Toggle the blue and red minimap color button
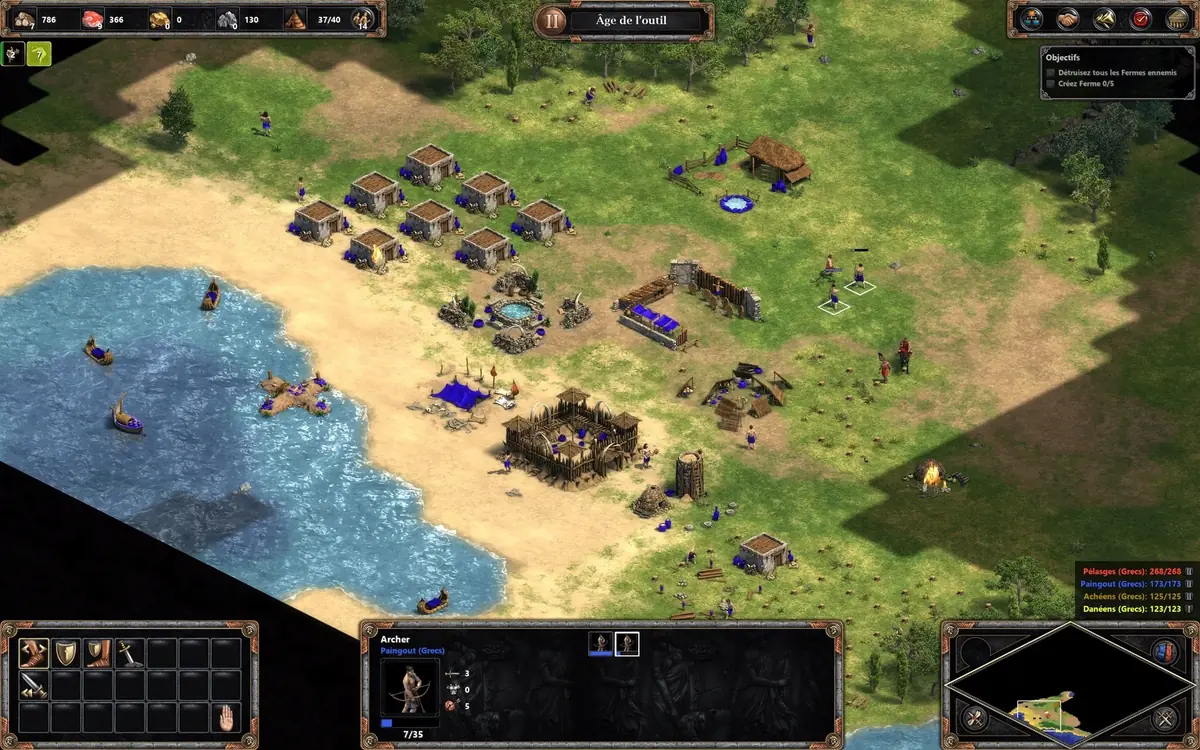 point(1164,651)
